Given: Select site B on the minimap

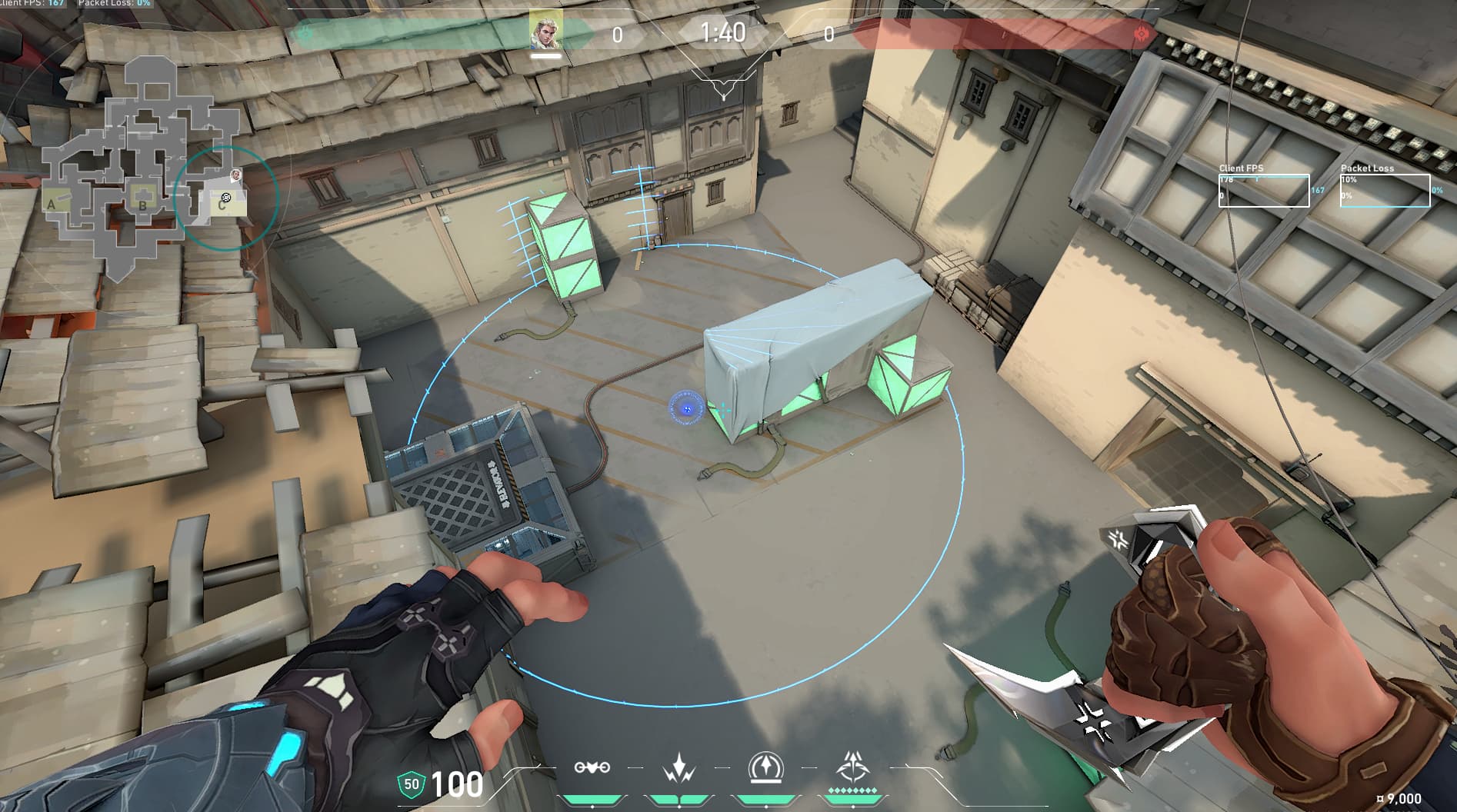Looking at the screenshot, I should [x=142, y=205].
